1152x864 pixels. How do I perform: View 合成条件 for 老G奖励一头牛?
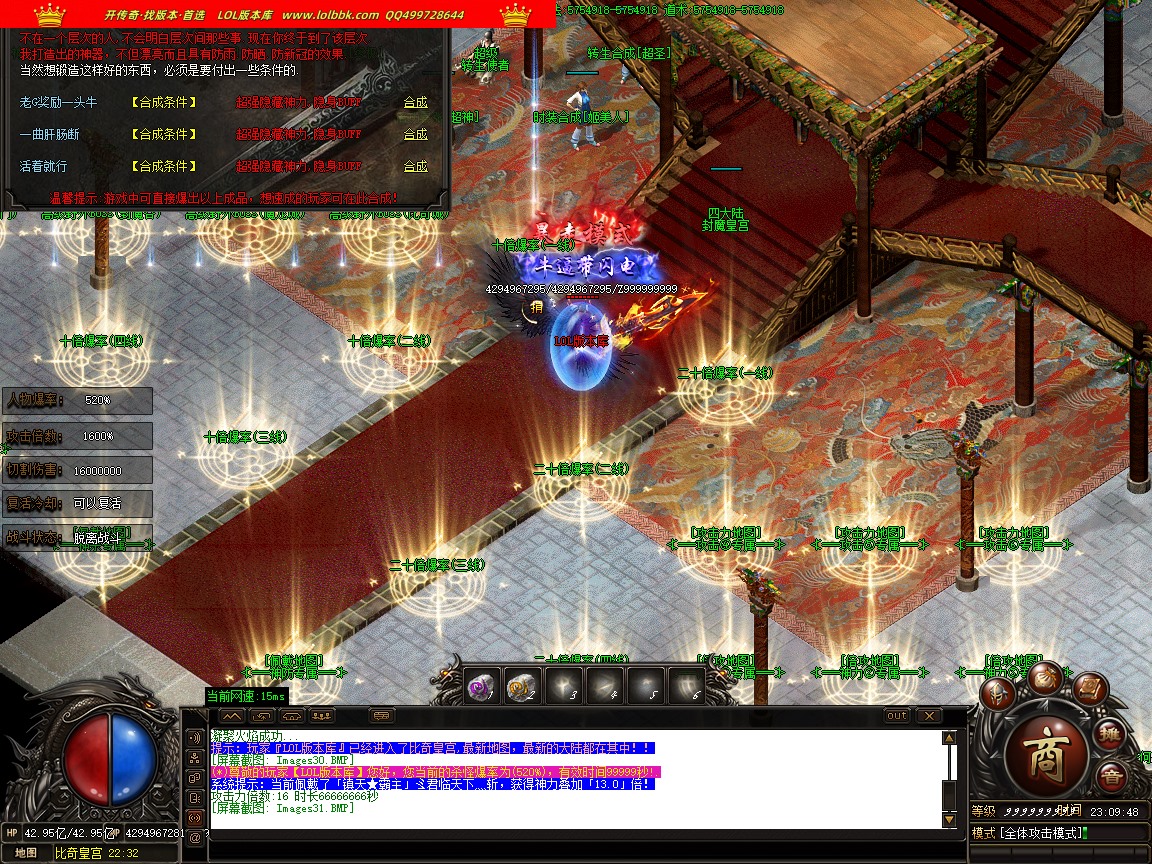click(163, 102)
